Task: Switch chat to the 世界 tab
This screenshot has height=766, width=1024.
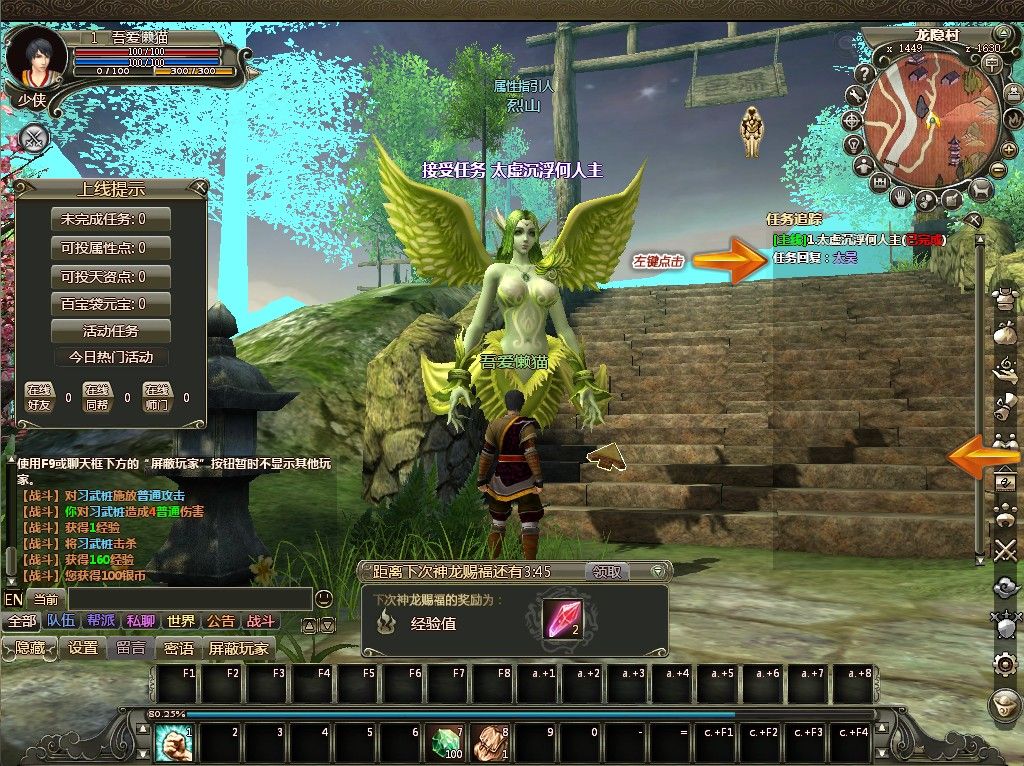Action: coord(181,621)
